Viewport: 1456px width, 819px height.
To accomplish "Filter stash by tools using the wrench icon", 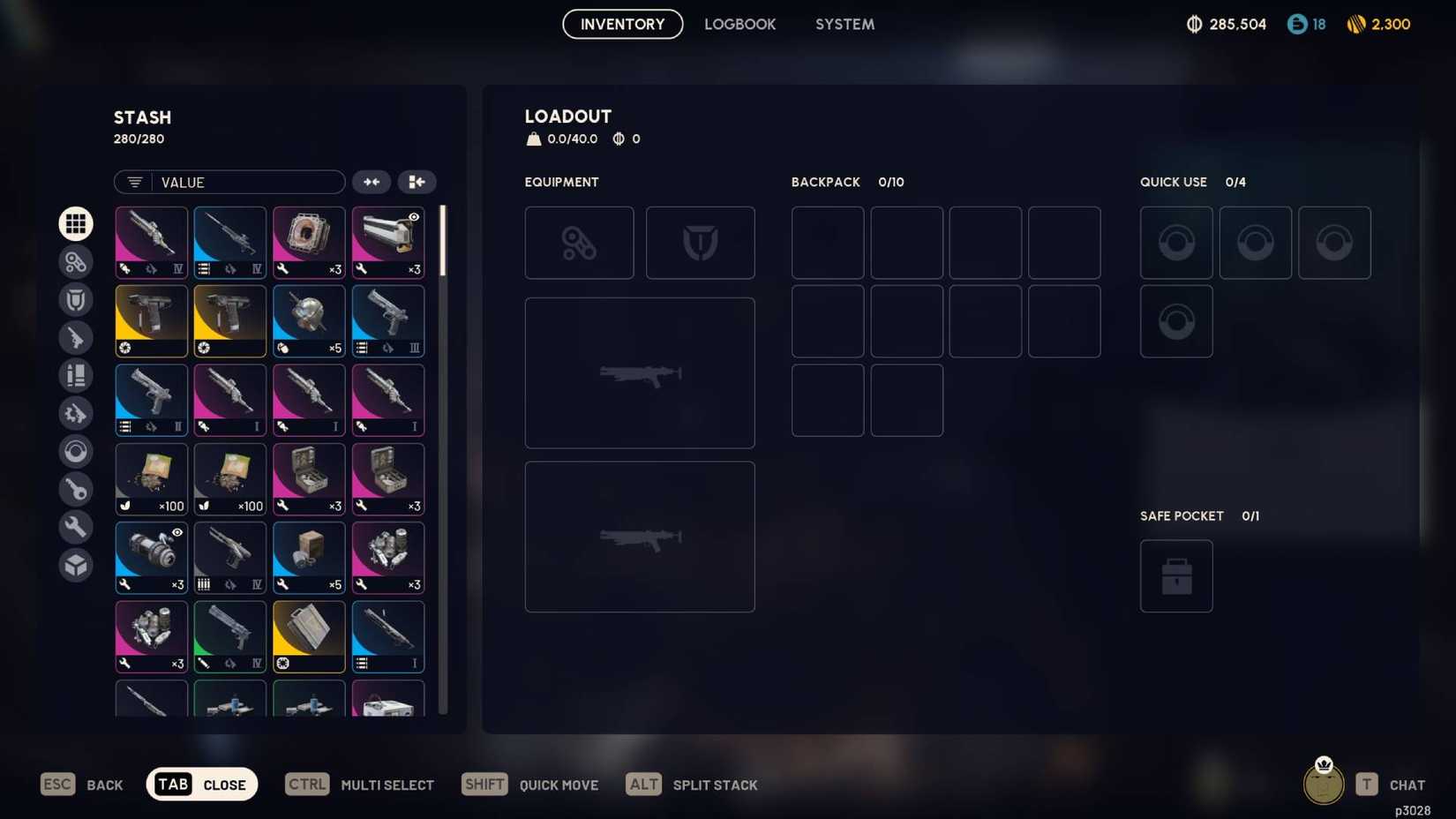I will click(76, 527).
